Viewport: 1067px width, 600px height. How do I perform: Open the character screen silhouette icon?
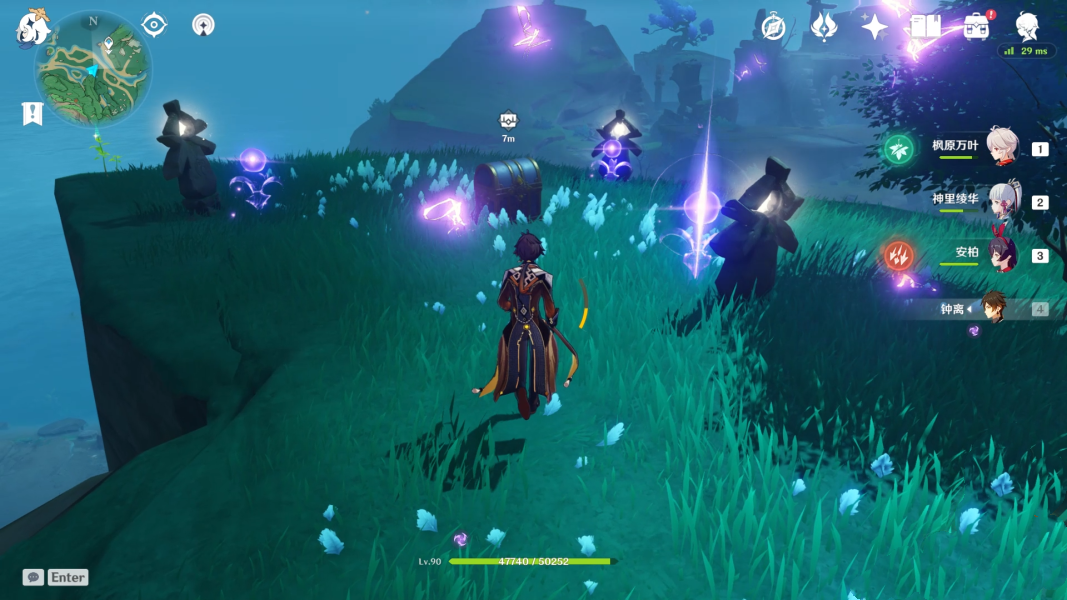(x=1027, y=27)
